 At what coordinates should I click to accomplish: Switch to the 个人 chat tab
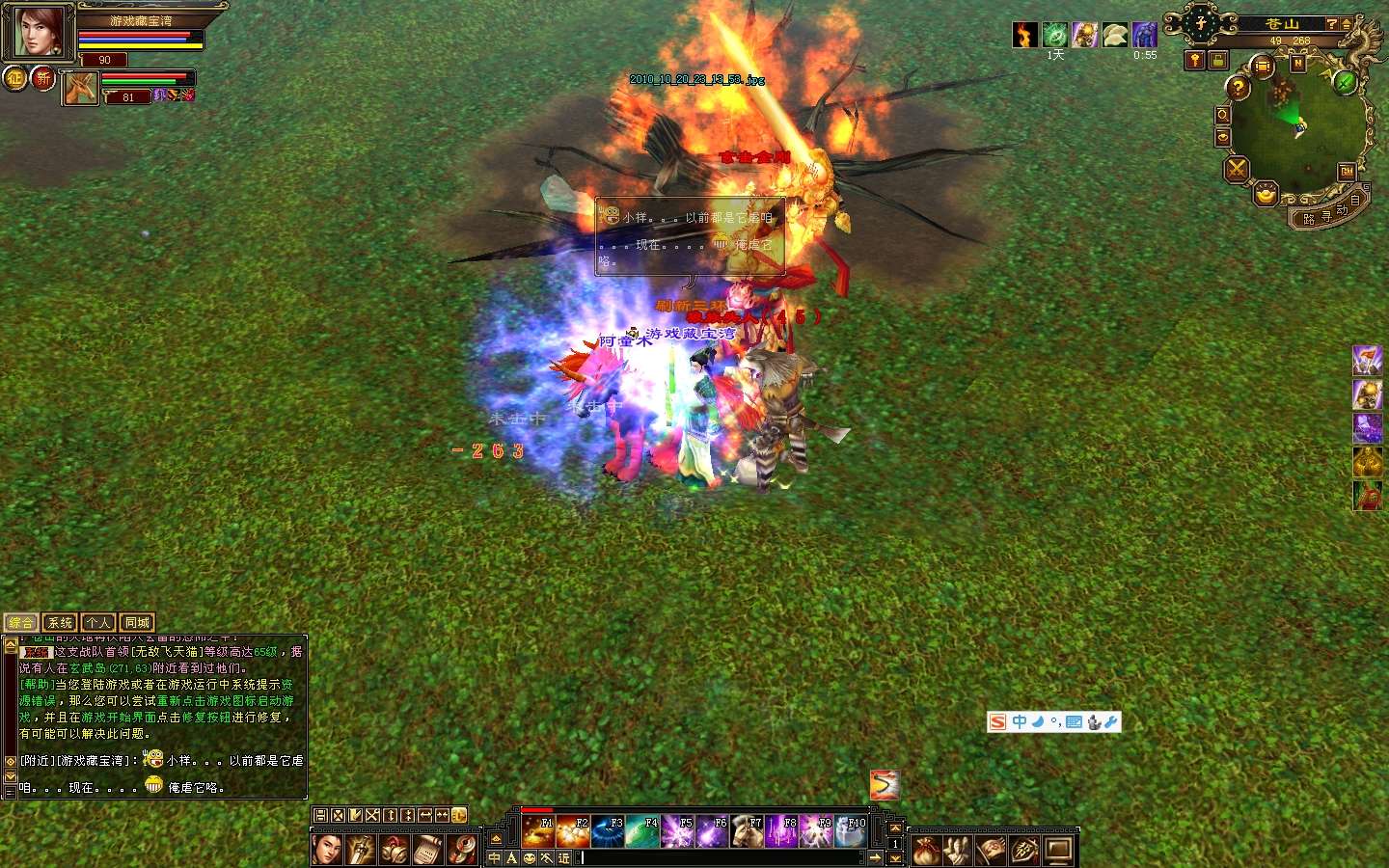tap(98, 623)
